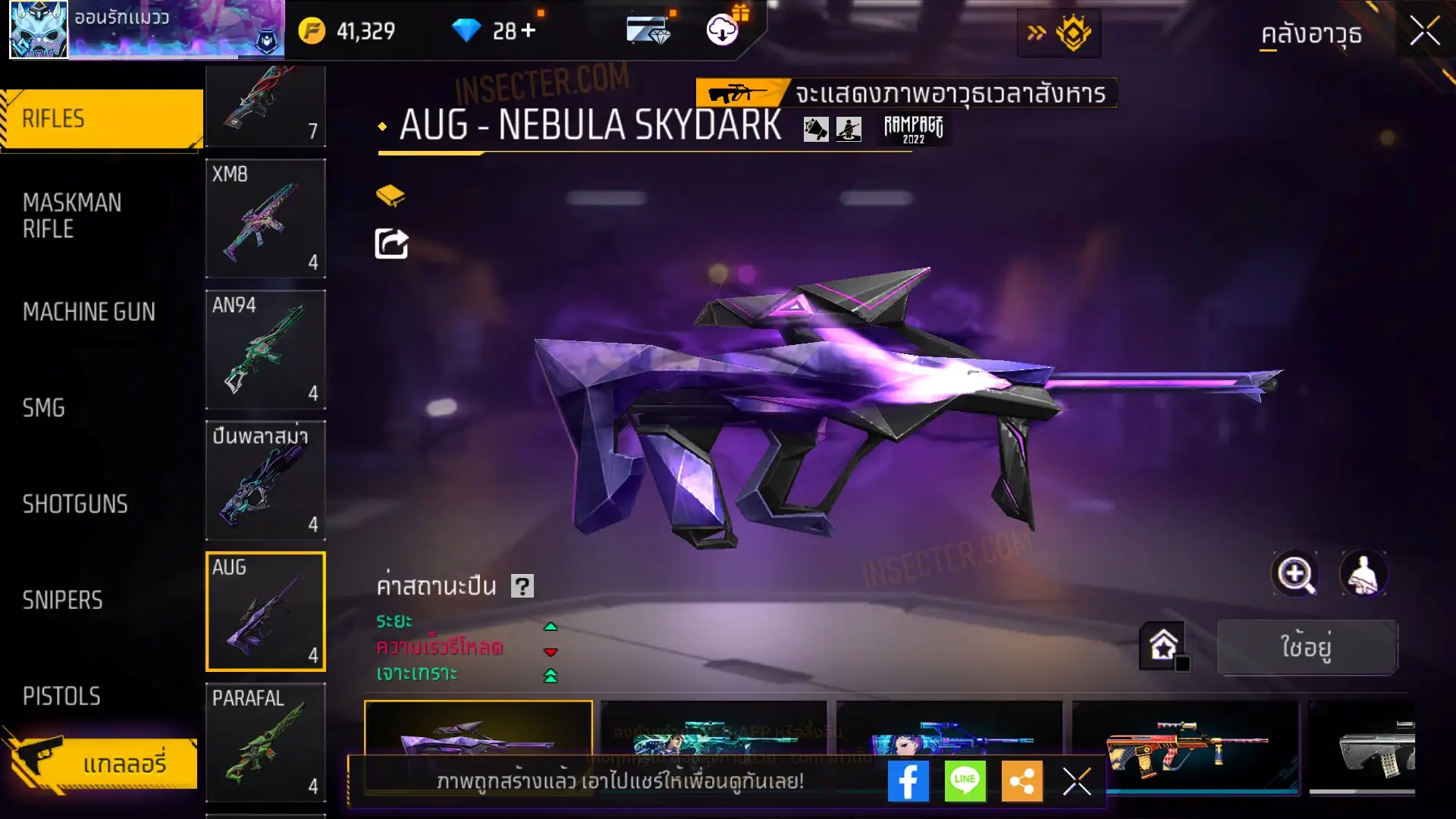Switch to the MASKMAN RIFLE category
The height and width of the screenshot is (819, 1456).
72,215
